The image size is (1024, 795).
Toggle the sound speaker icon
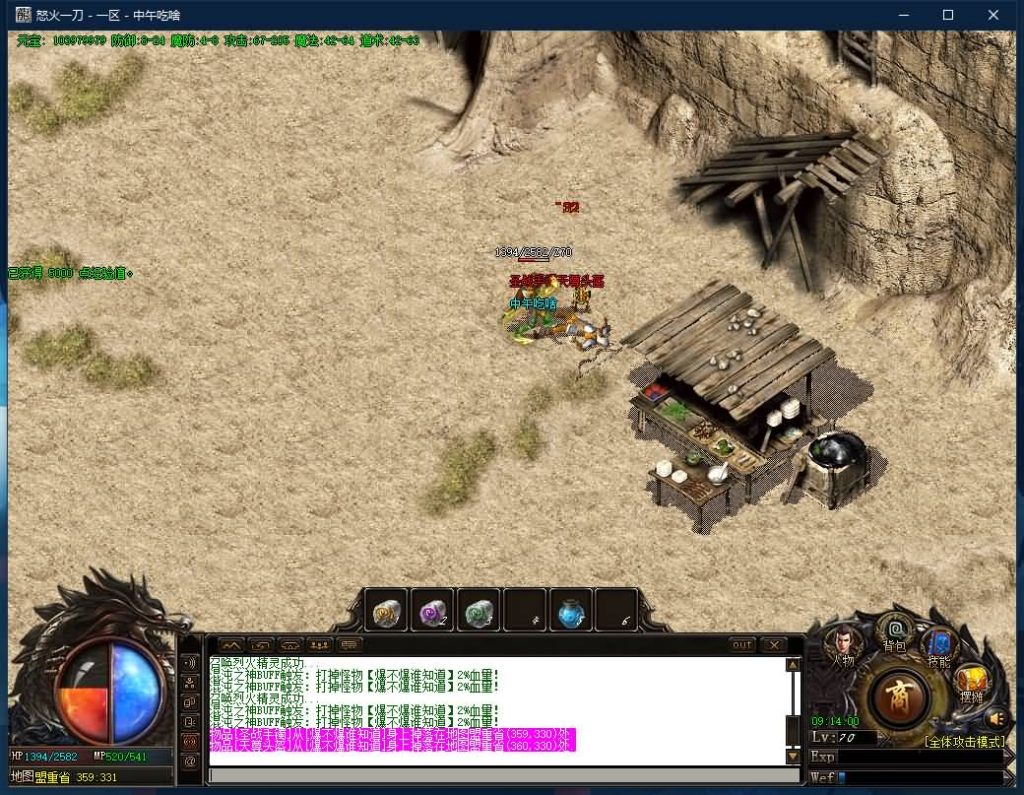click(995, 717)
